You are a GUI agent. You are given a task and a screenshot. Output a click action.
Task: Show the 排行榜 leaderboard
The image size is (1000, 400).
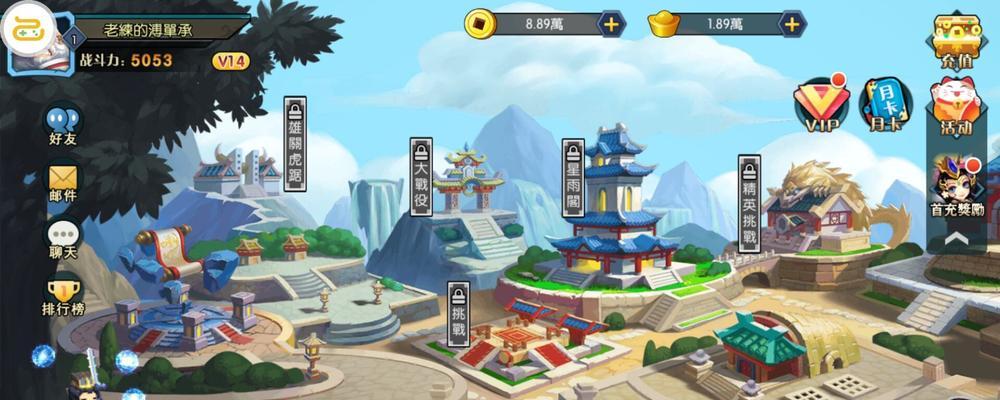pyautogui.click(x=63, y=295)
